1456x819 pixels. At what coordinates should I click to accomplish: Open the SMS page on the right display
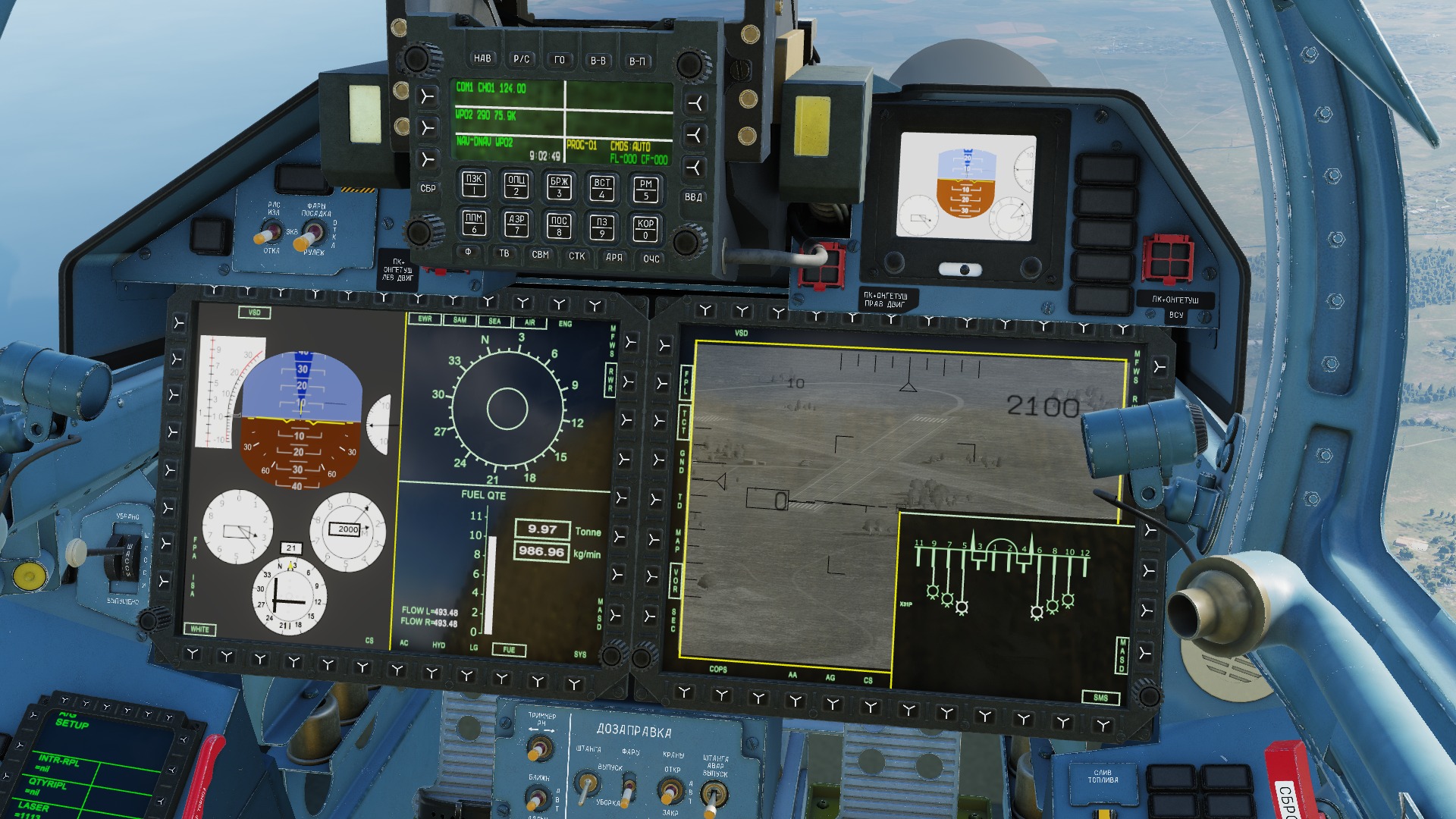tap(1100, 698)
